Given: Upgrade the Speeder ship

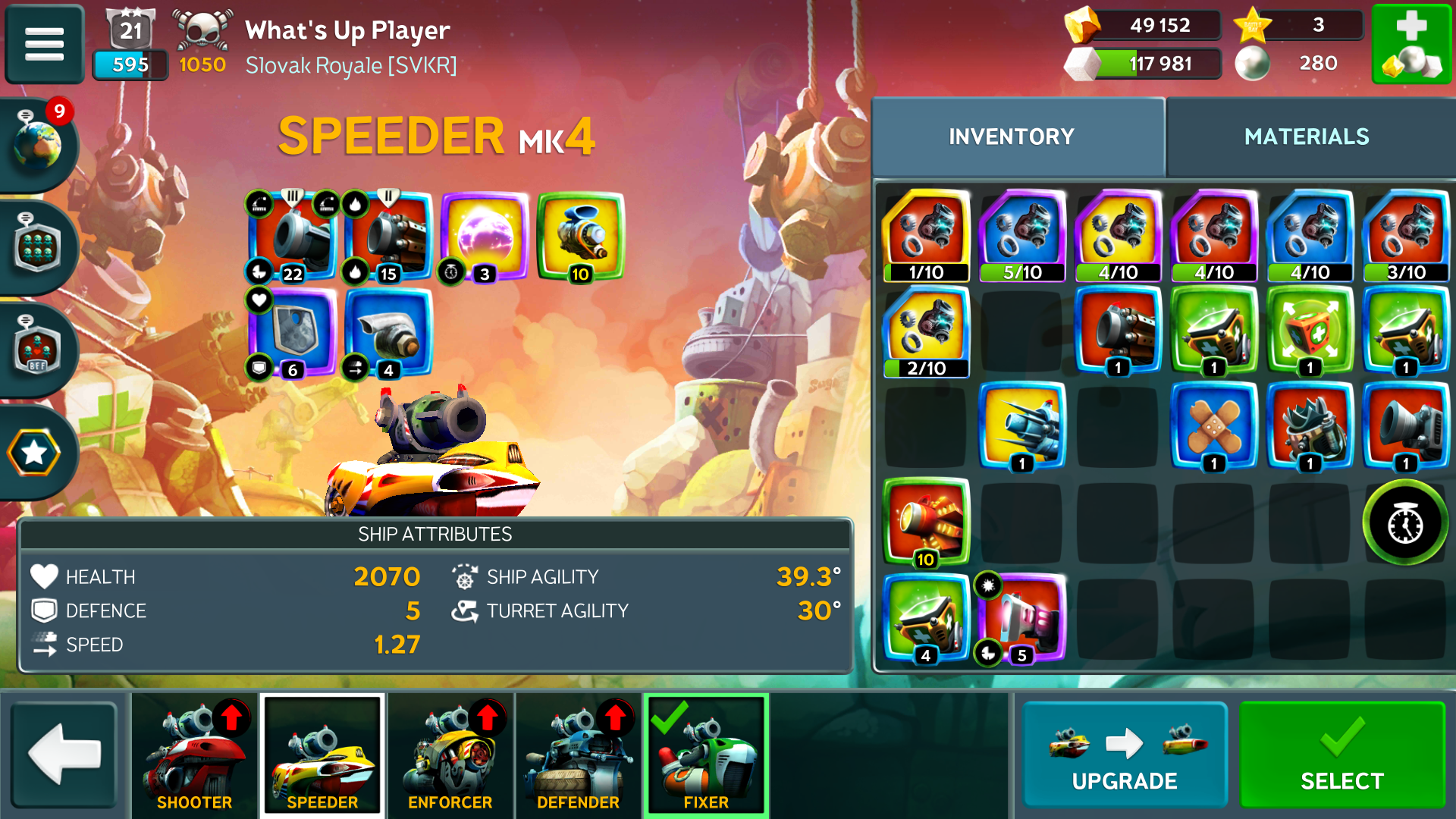Looking at the screenshot, I should click(x=1125, y=755).
